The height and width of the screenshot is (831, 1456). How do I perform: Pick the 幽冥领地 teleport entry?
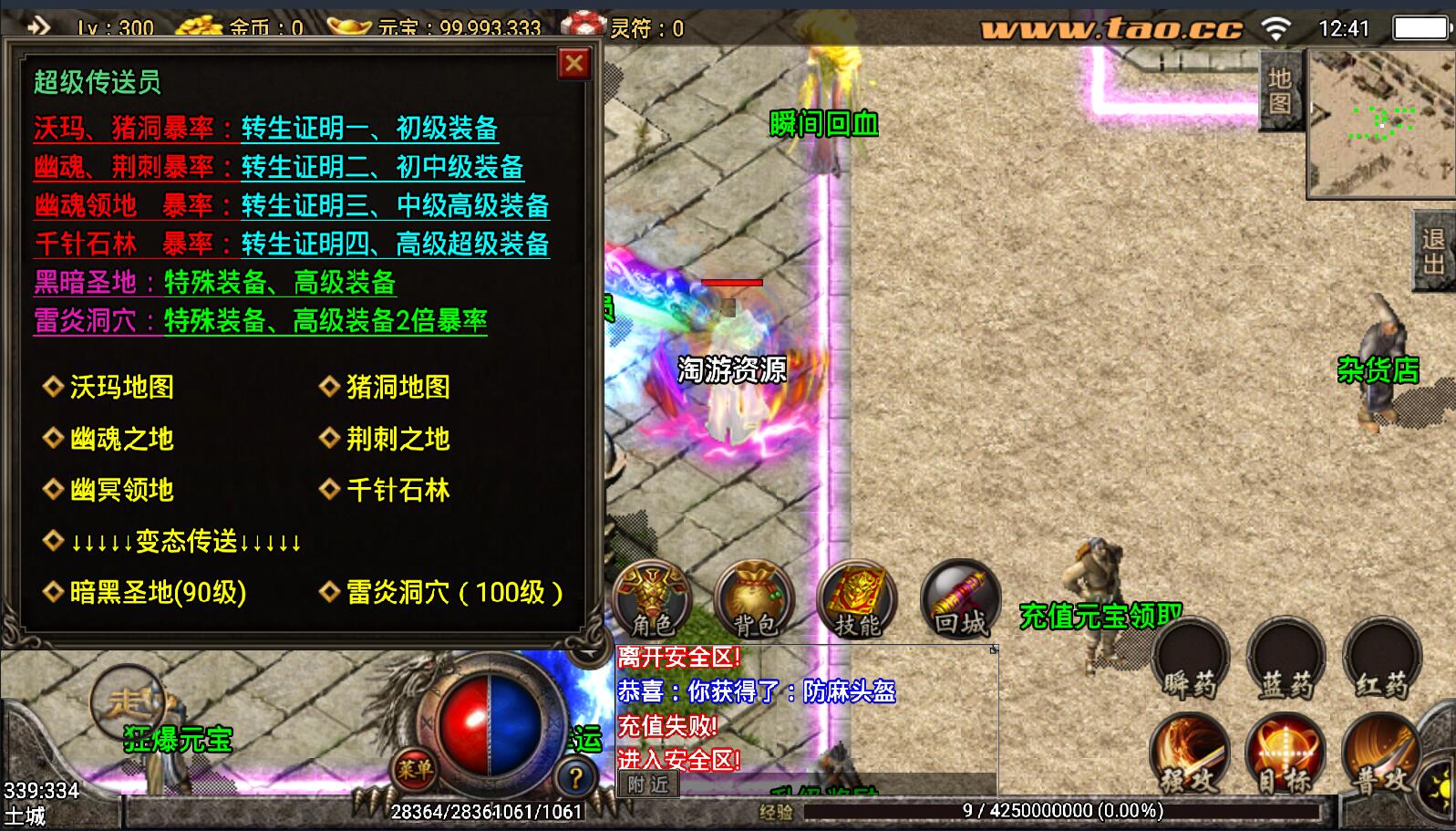121,490
